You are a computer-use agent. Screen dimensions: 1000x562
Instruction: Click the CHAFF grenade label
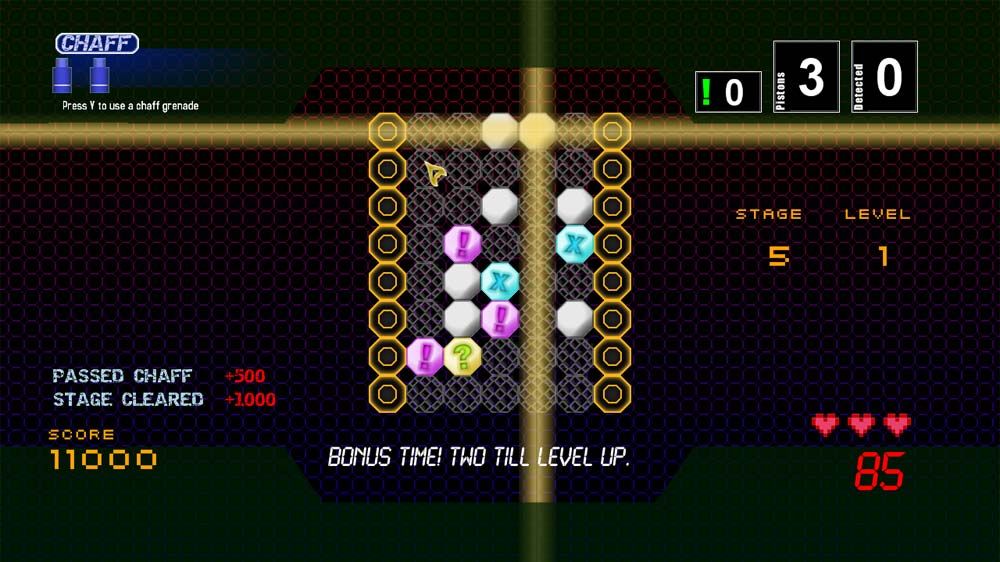click(97, 43)
